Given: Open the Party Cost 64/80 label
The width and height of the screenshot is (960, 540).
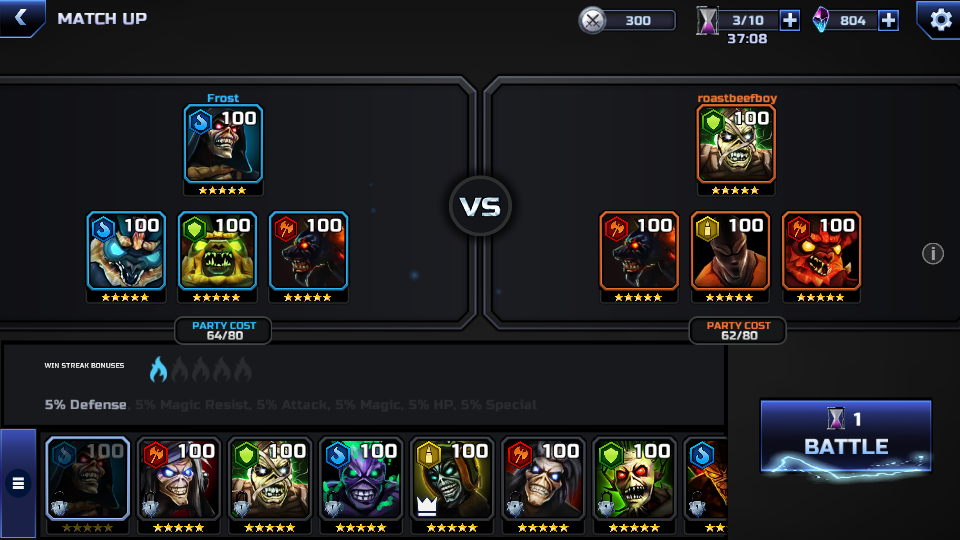Looking at the screenshot, I should (223, 331).
